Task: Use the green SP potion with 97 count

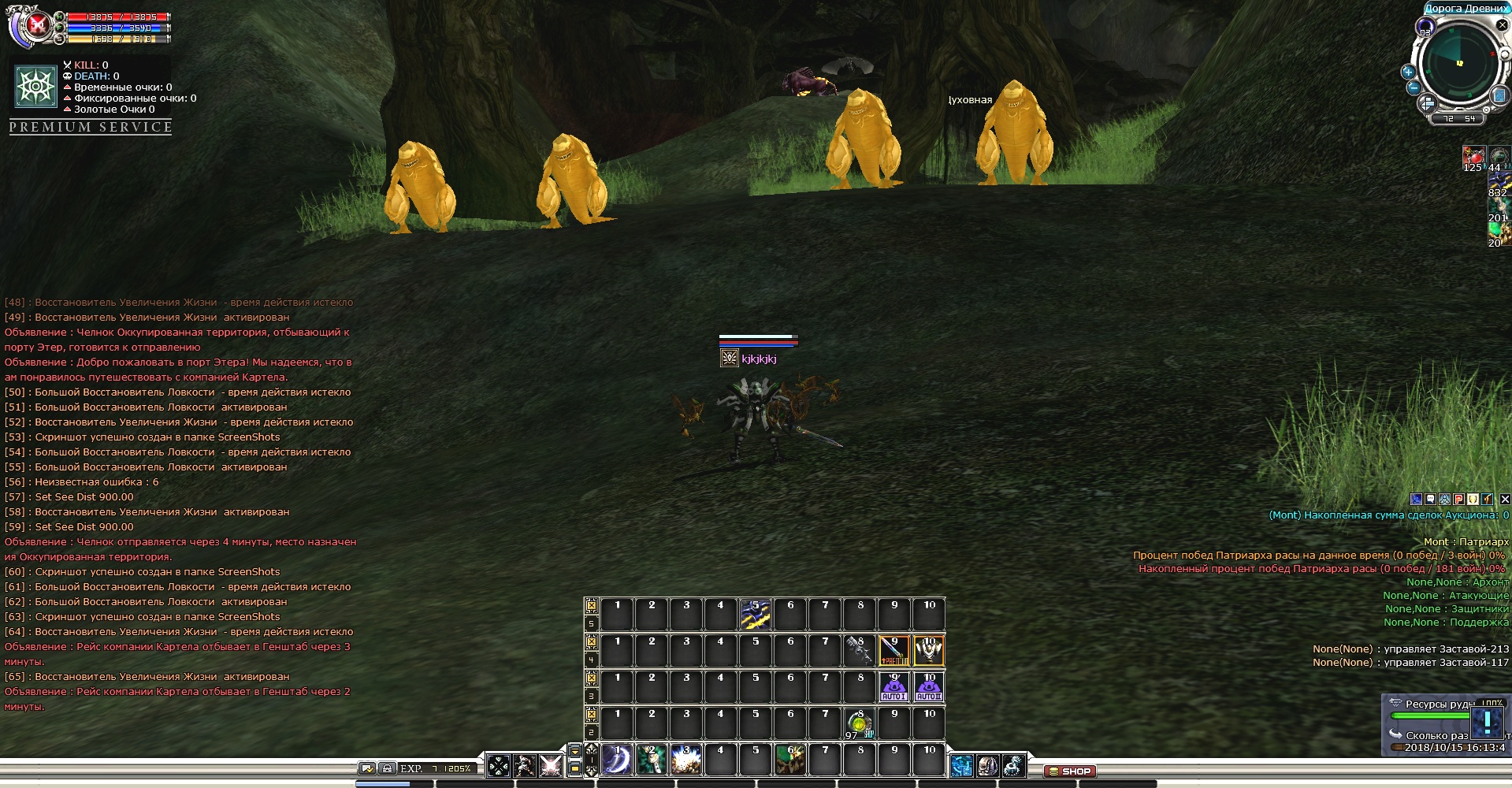Action: [x=859, y=723]
